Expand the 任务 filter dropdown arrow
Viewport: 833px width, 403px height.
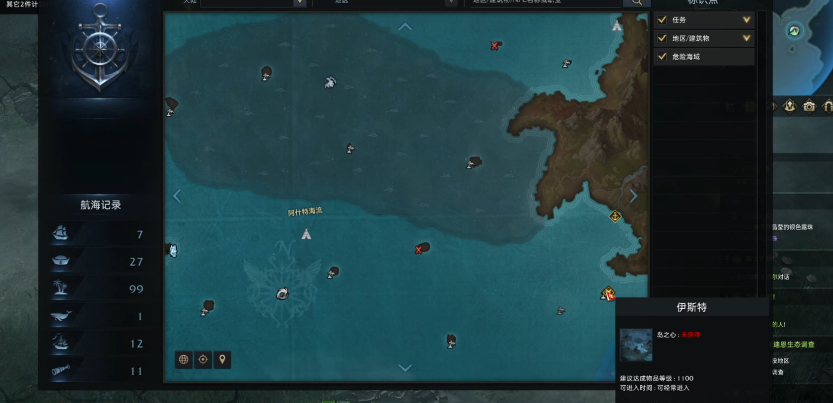coord(746,19)
